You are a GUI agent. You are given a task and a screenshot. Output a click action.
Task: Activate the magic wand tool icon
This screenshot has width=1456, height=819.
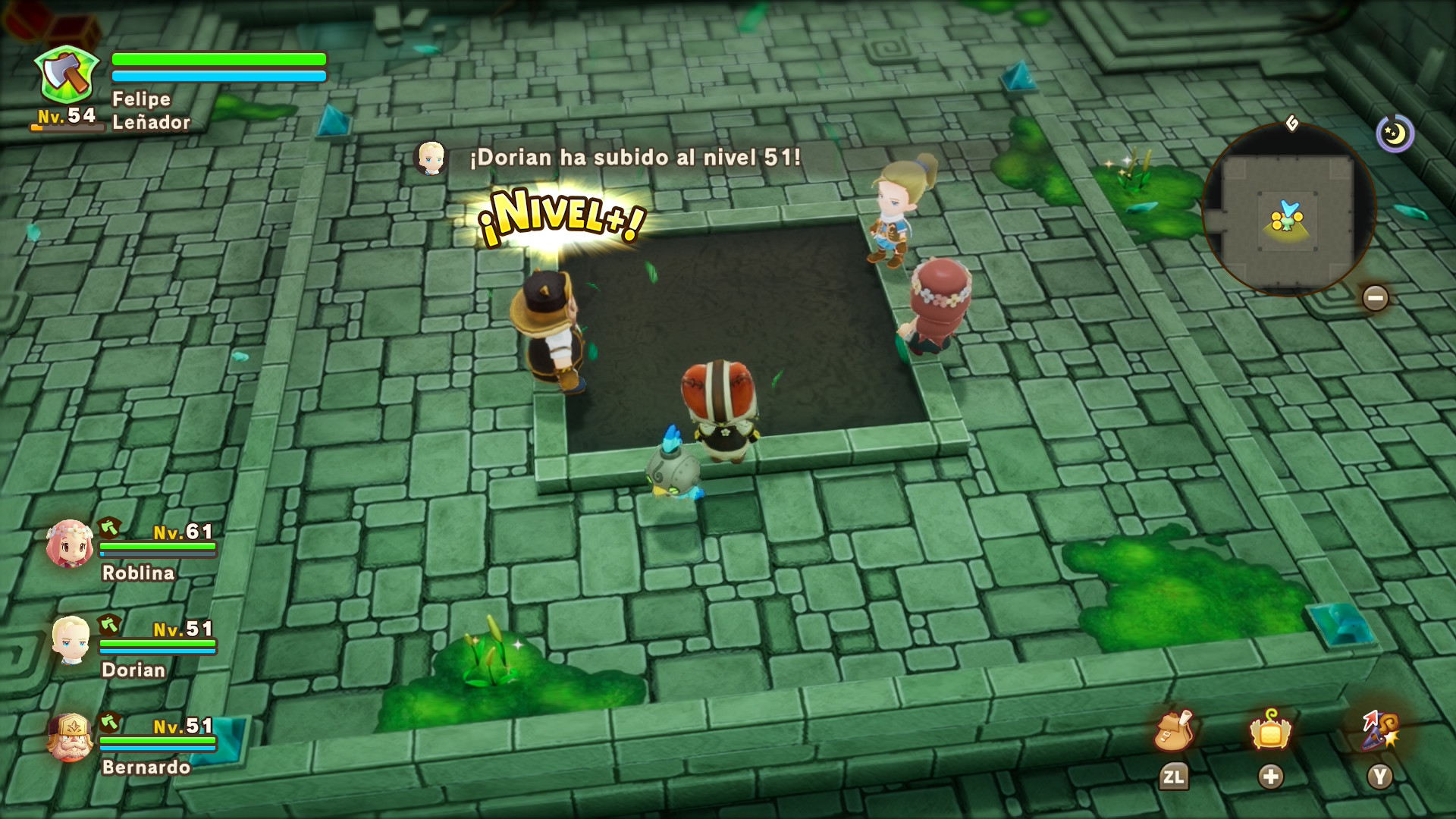click(1379, 731)
